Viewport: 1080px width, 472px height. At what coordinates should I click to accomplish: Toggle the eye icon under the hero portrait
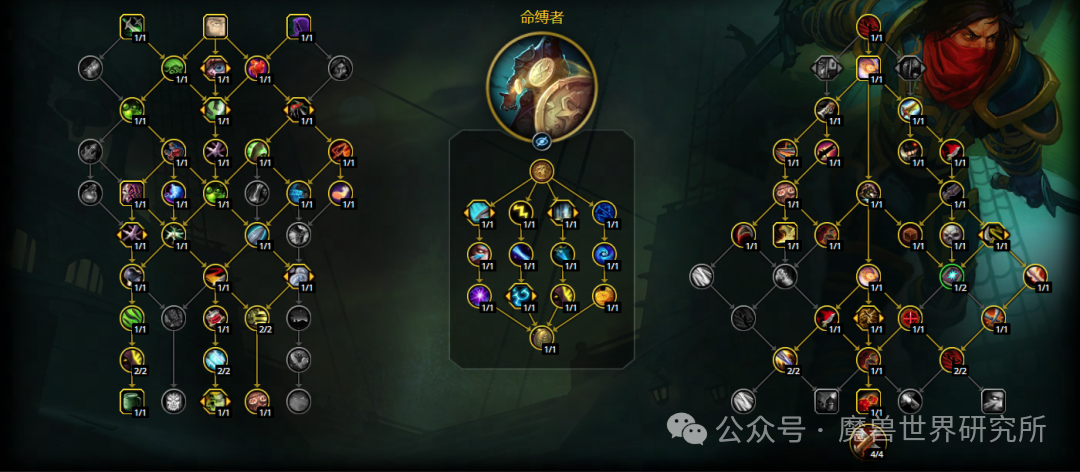pos(541,141)
